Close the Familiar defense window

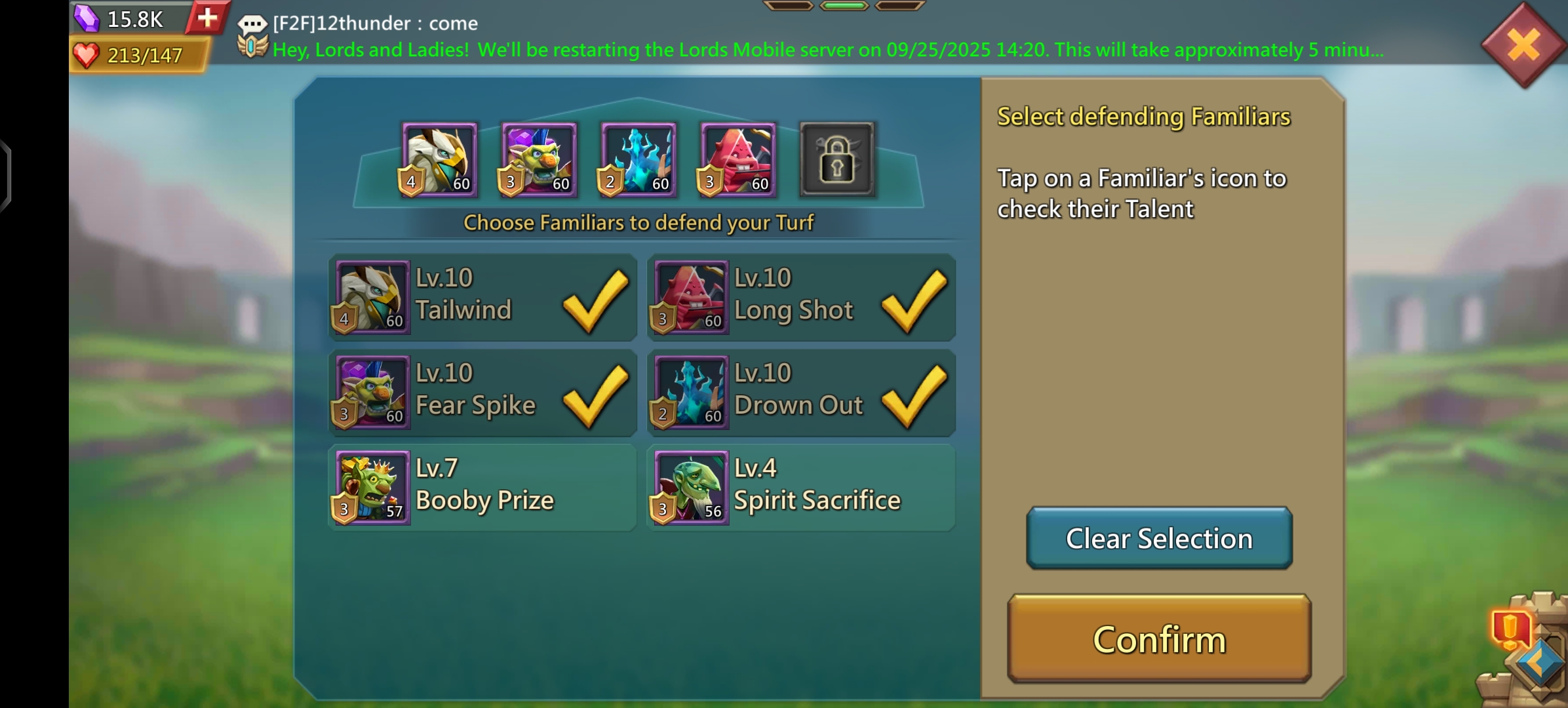tap(1523, 45)
